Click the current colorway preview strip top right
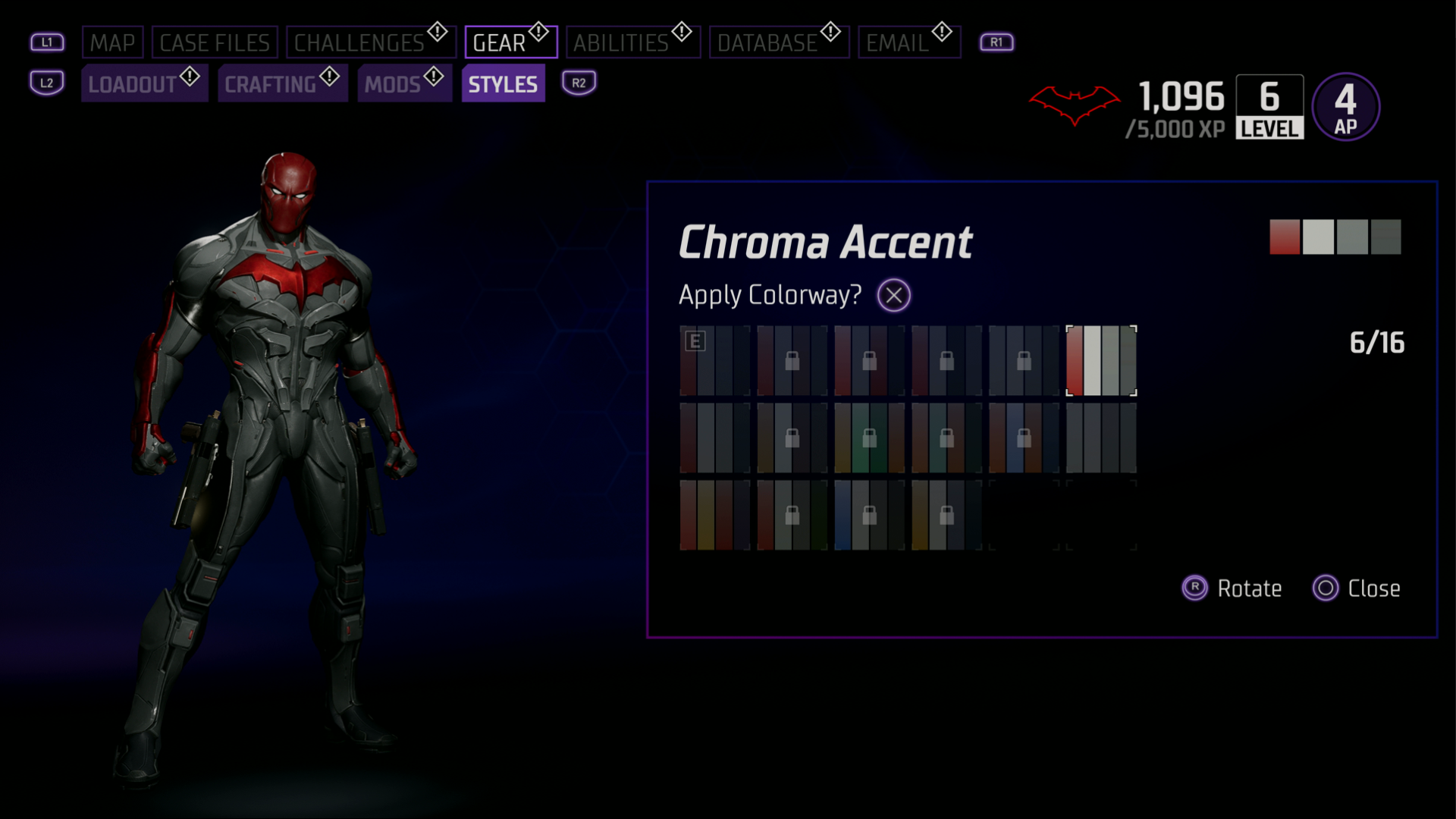The width and height of the screenshot is (1456, 819). click(1336, 236)
